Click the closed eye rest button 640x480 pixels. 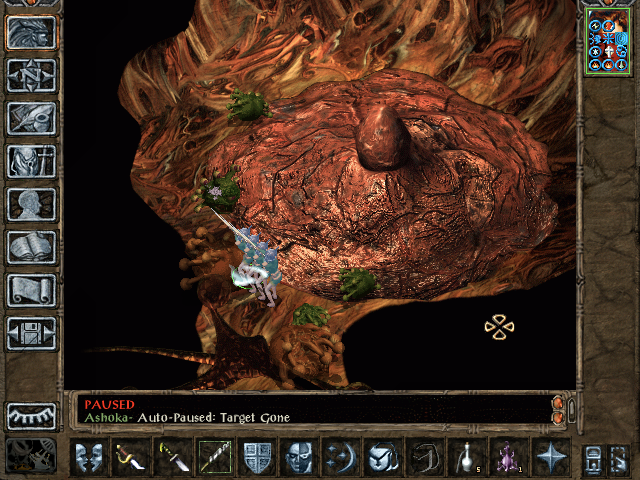[x=31, y=415]
